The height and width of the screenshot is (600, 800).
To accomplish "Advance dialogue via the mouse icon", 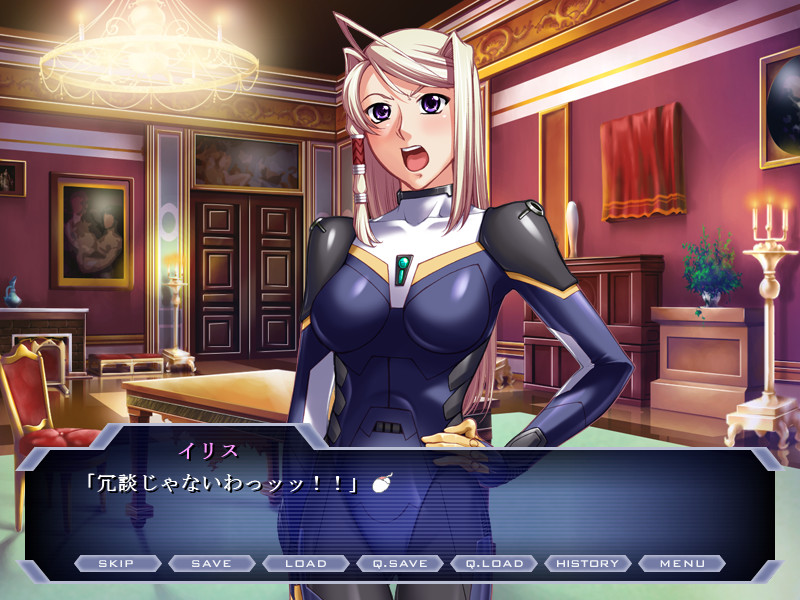I will click(380, 483).
